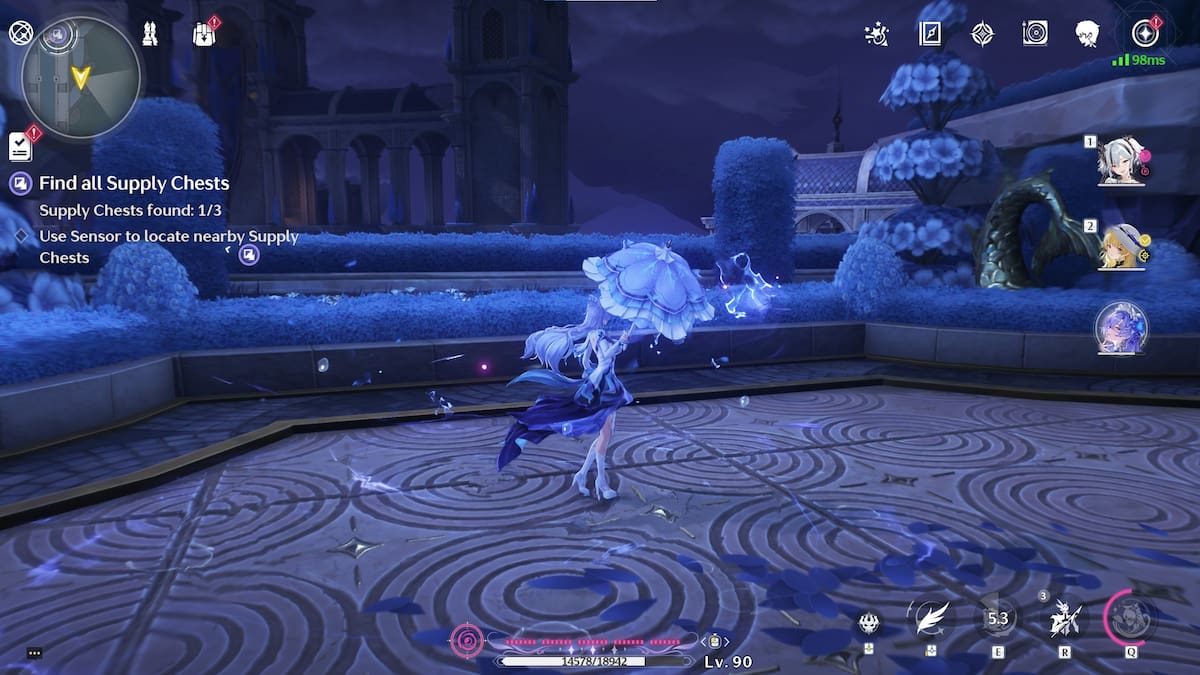1200x675 pixels.
Task: Switch to the silver-haired character in slot 1
Action: coord(1120,162)
